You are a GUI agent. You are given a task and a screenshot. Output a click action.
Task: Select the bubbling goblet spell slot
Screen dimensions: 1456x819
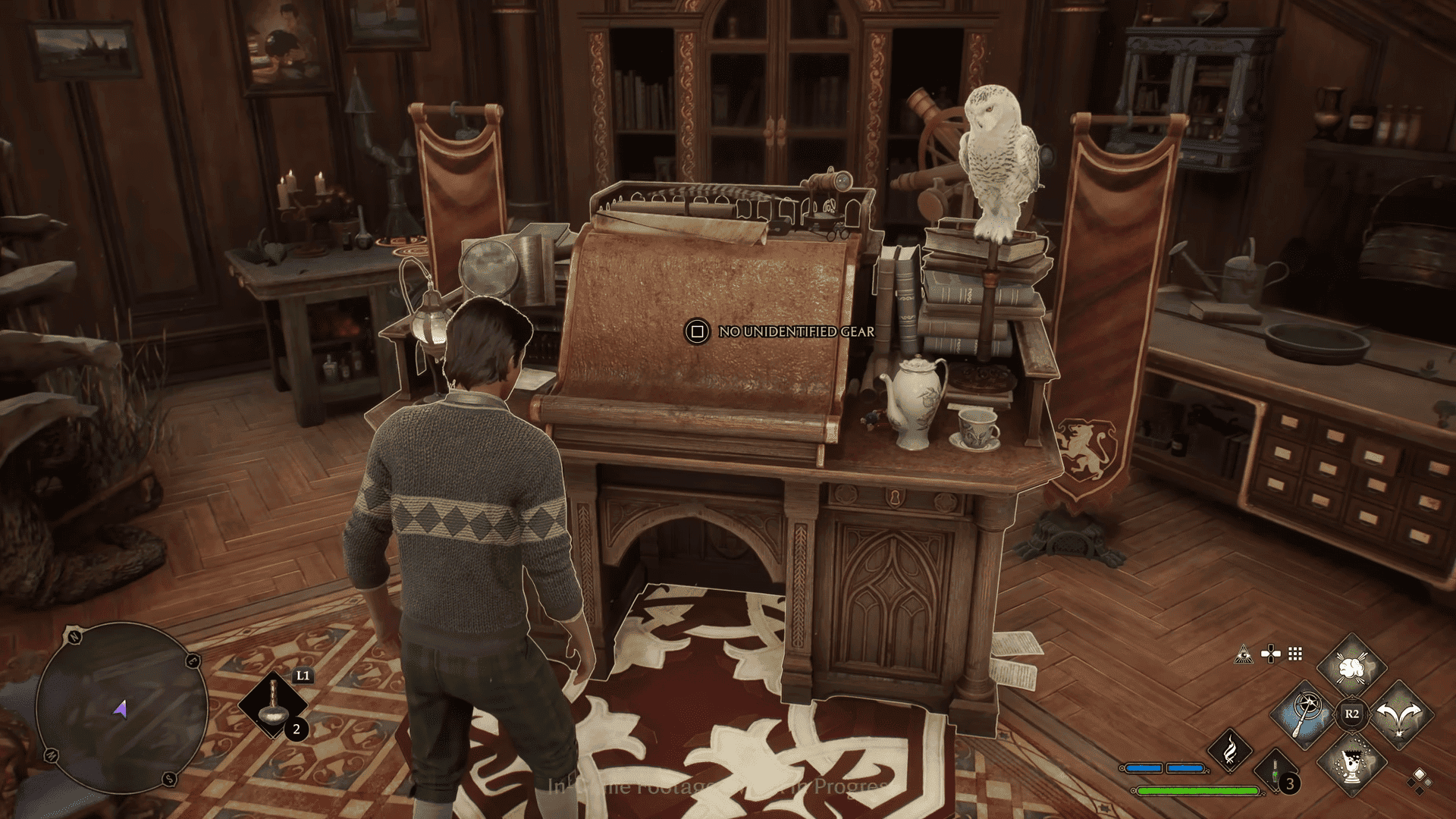click(x=1351, y=761)
